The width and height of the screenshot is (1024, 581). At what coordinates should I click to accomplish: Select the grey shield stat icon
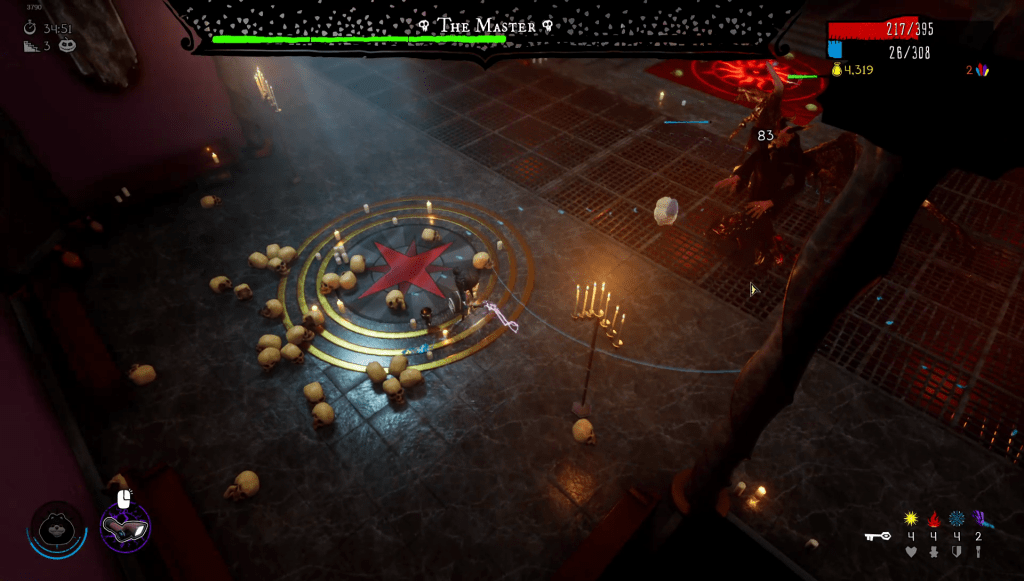(x=956, y=551)
